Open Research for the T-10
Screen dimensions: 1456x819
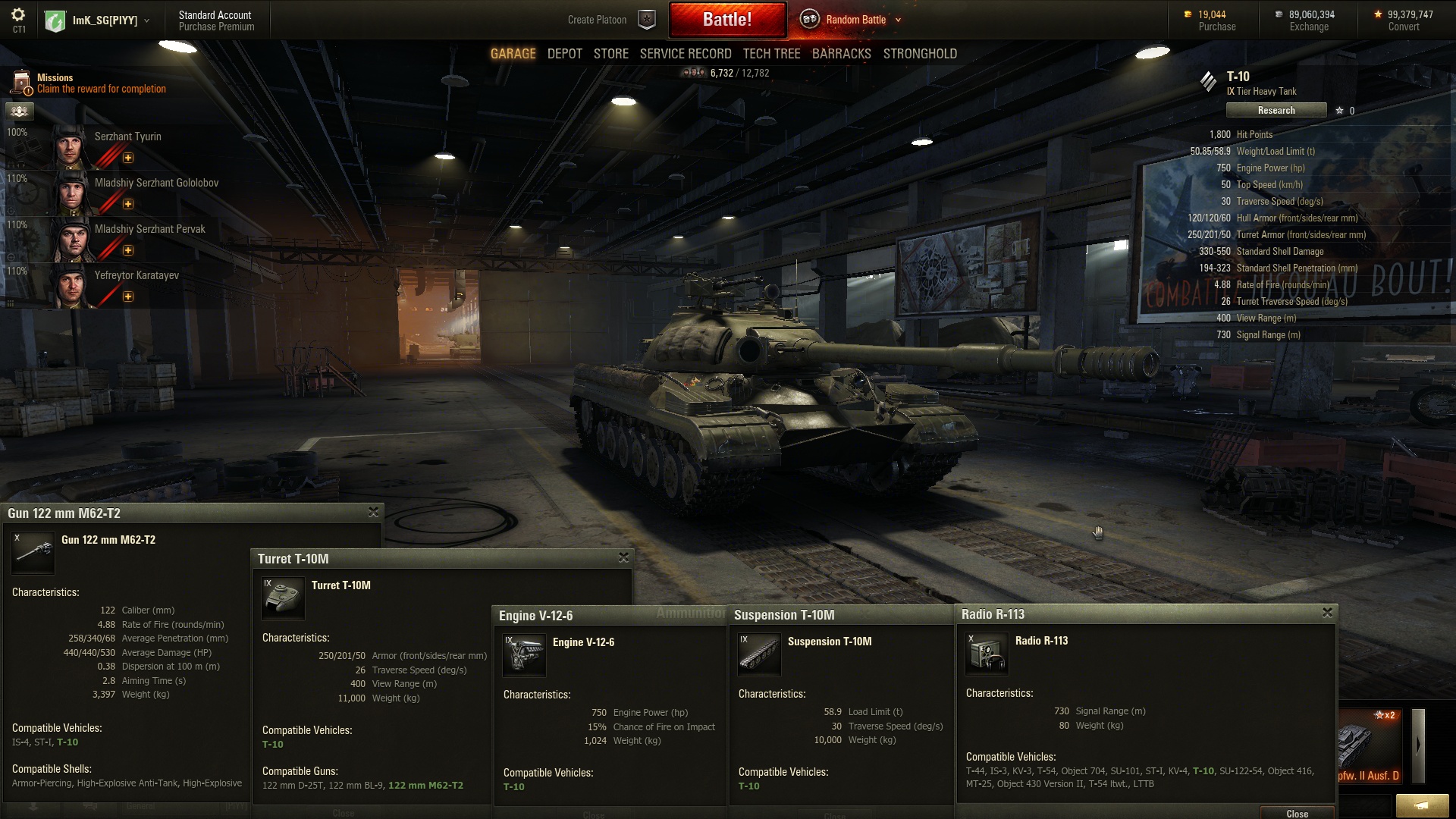coord(1276,111)
